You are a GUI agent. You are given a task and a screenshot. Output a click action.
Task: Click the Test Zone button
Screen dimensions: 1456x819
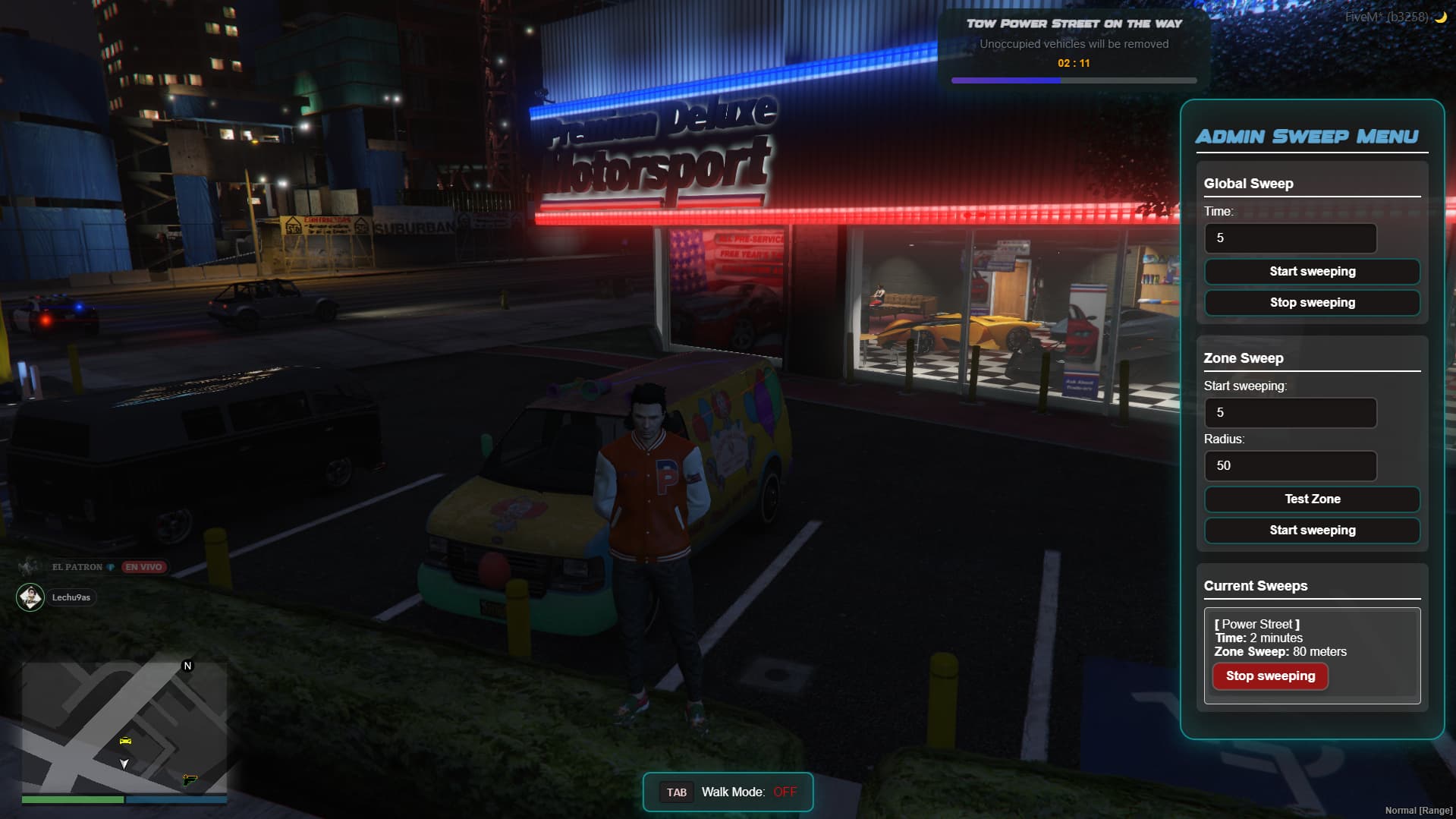point(1312,499)
